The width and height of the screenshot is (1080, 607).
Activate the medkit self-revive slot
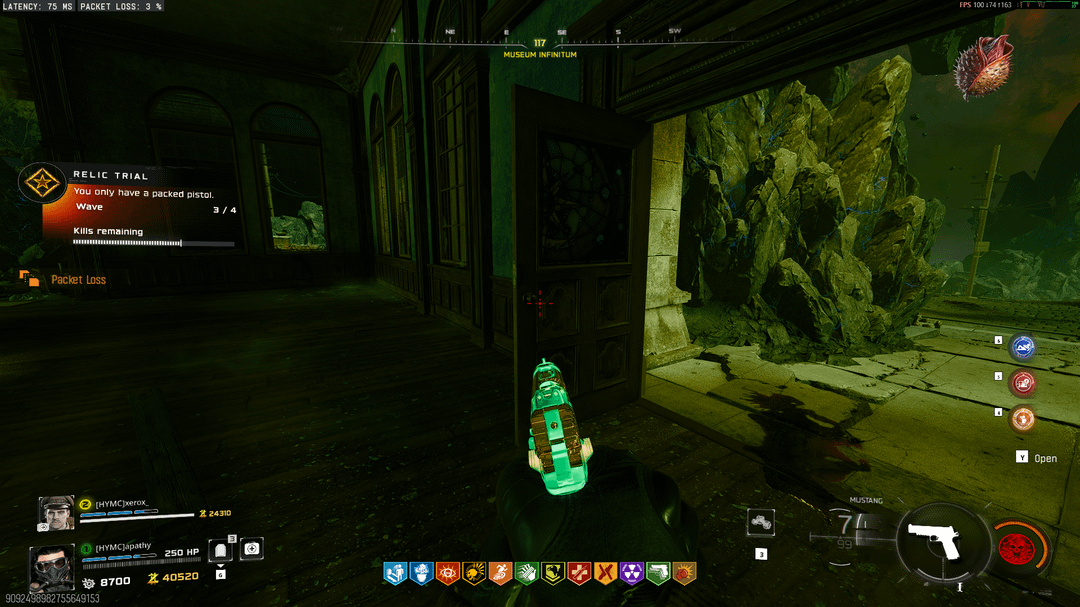(x=252, y=548)
